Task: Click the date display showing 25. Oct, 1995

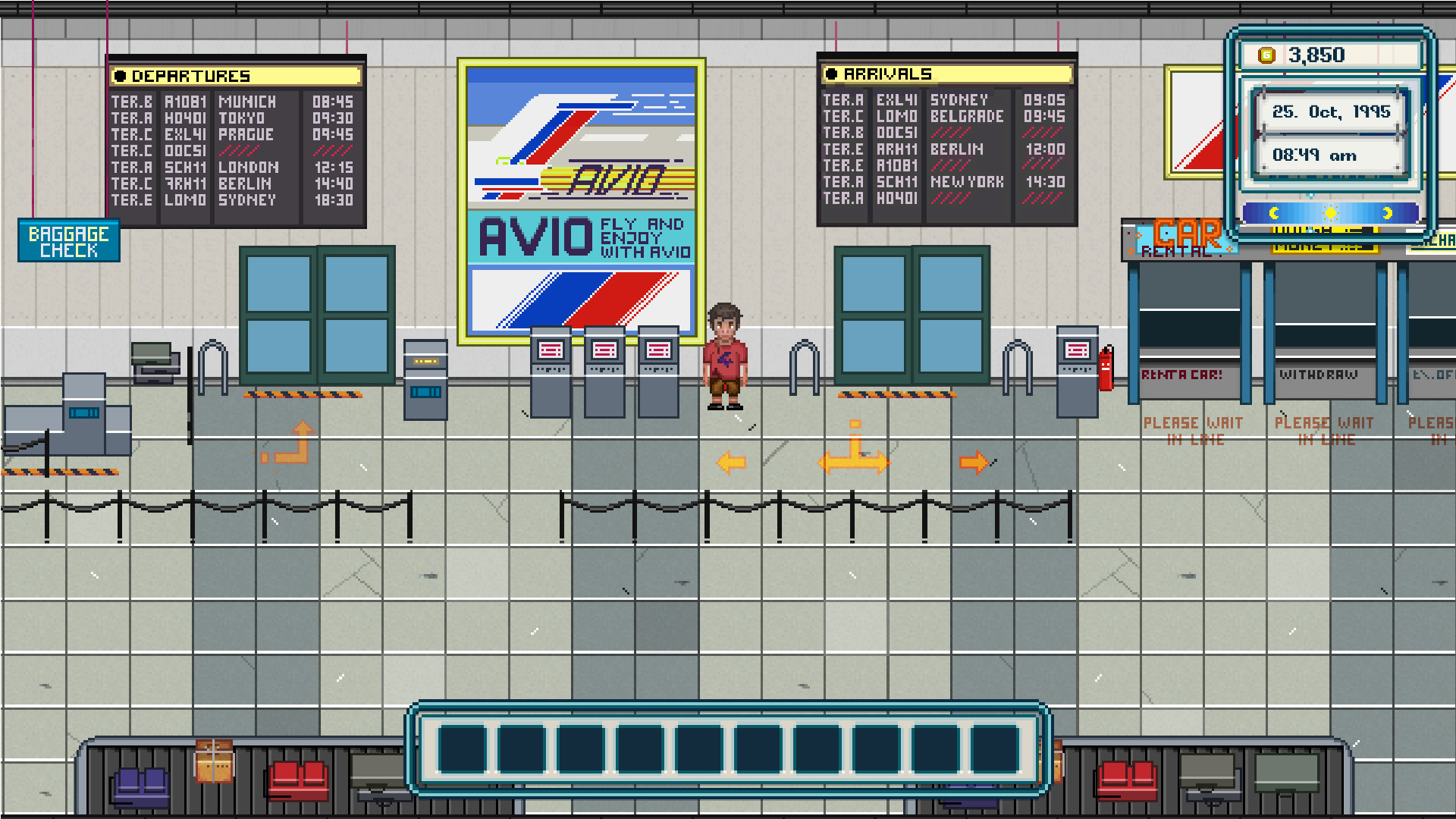Action: (x=1331, y=111)
